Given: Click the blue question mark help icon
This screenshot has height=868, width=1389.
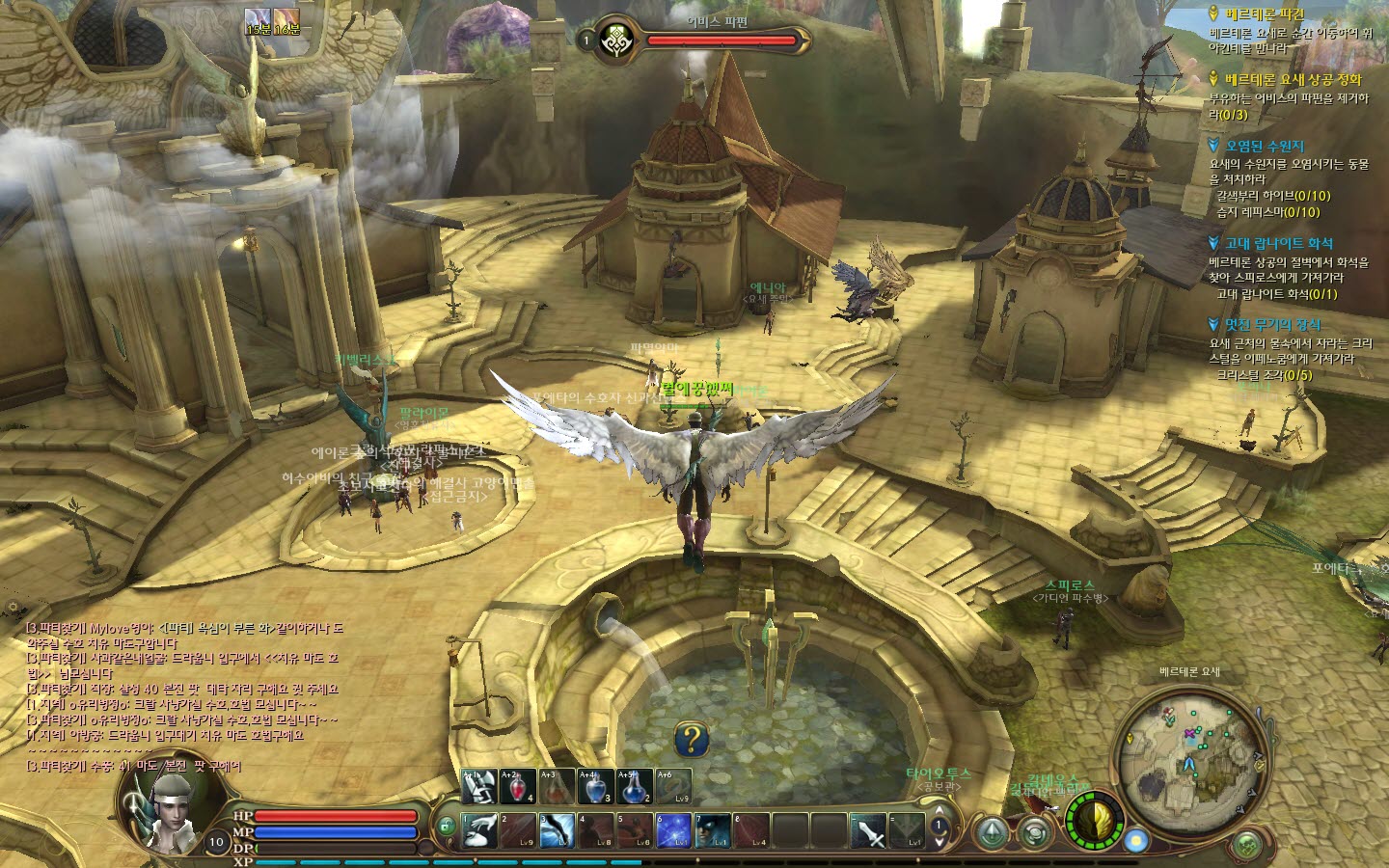Looking at the screenshot, I should click(x=691, y=741).
